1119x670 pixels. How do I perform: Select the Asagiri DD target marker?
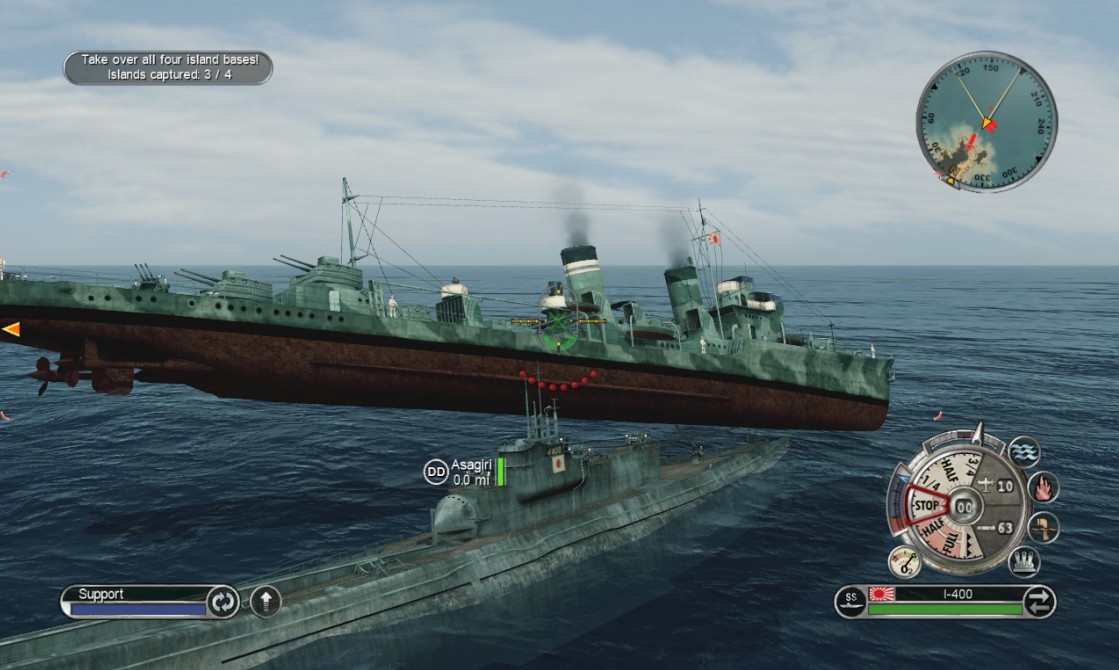pyautogui.click(x=436, y=472)
